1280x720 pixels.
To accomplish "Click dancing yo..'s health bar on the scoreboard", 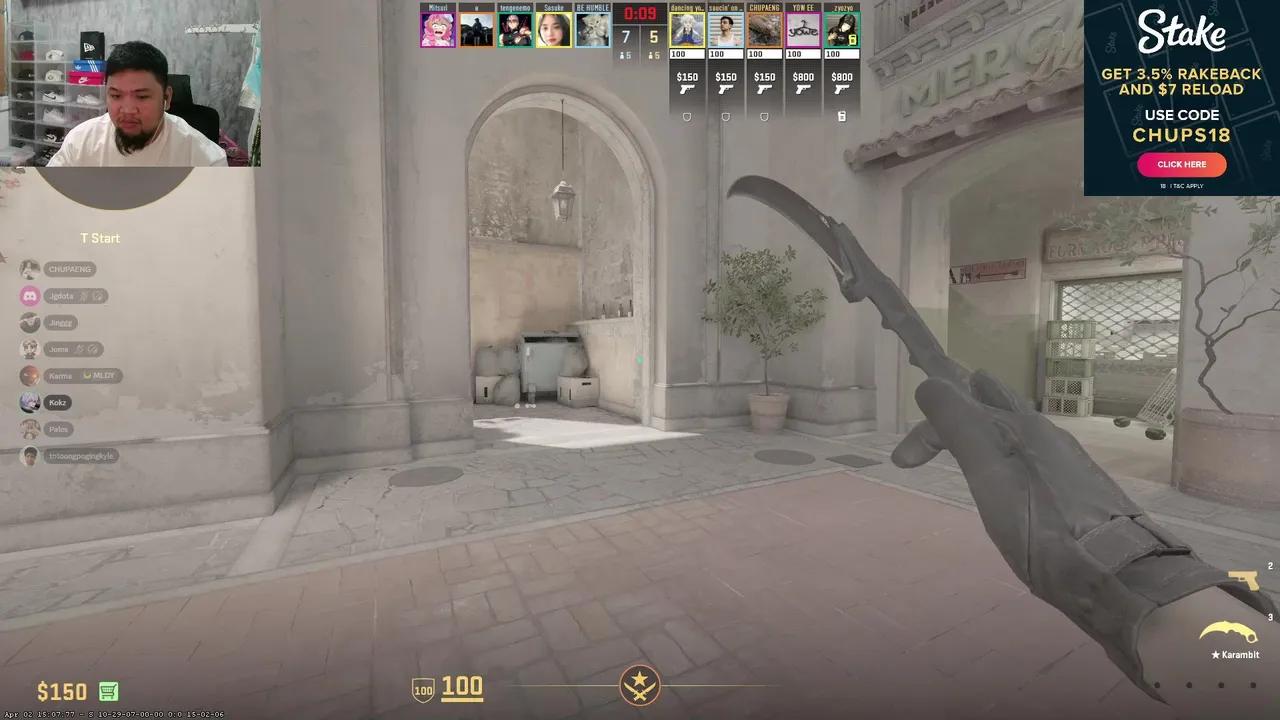I will click(x=687, y=53).
